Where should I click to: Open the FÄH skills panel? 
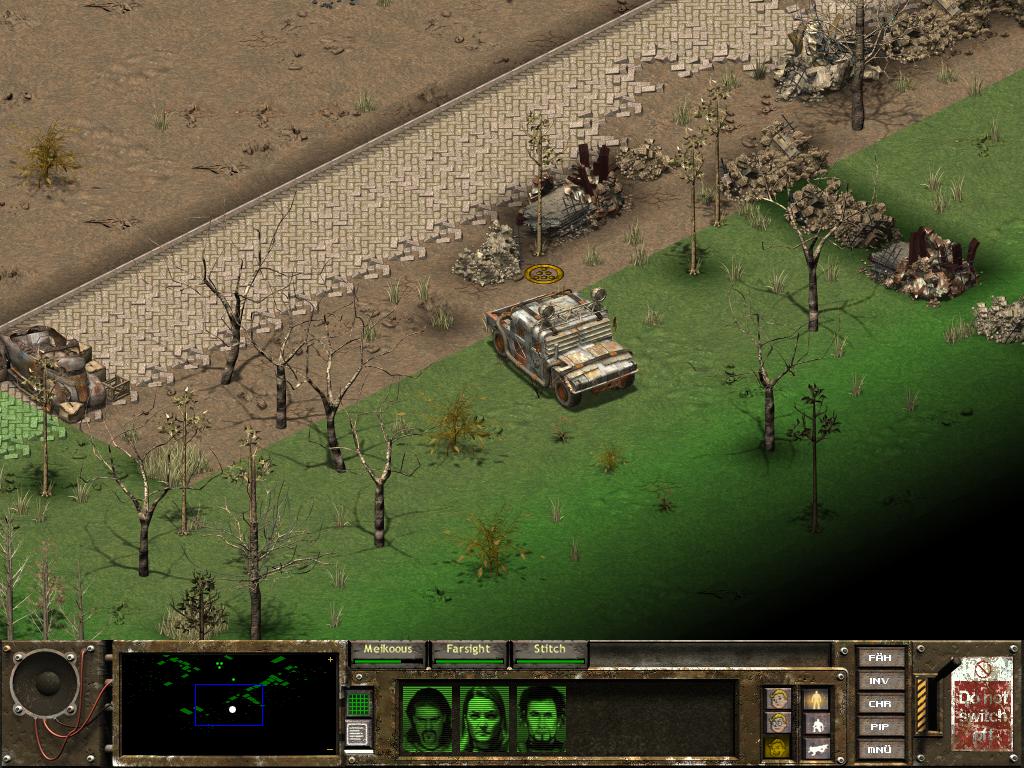pyautogui.click(x=880, y=658)
